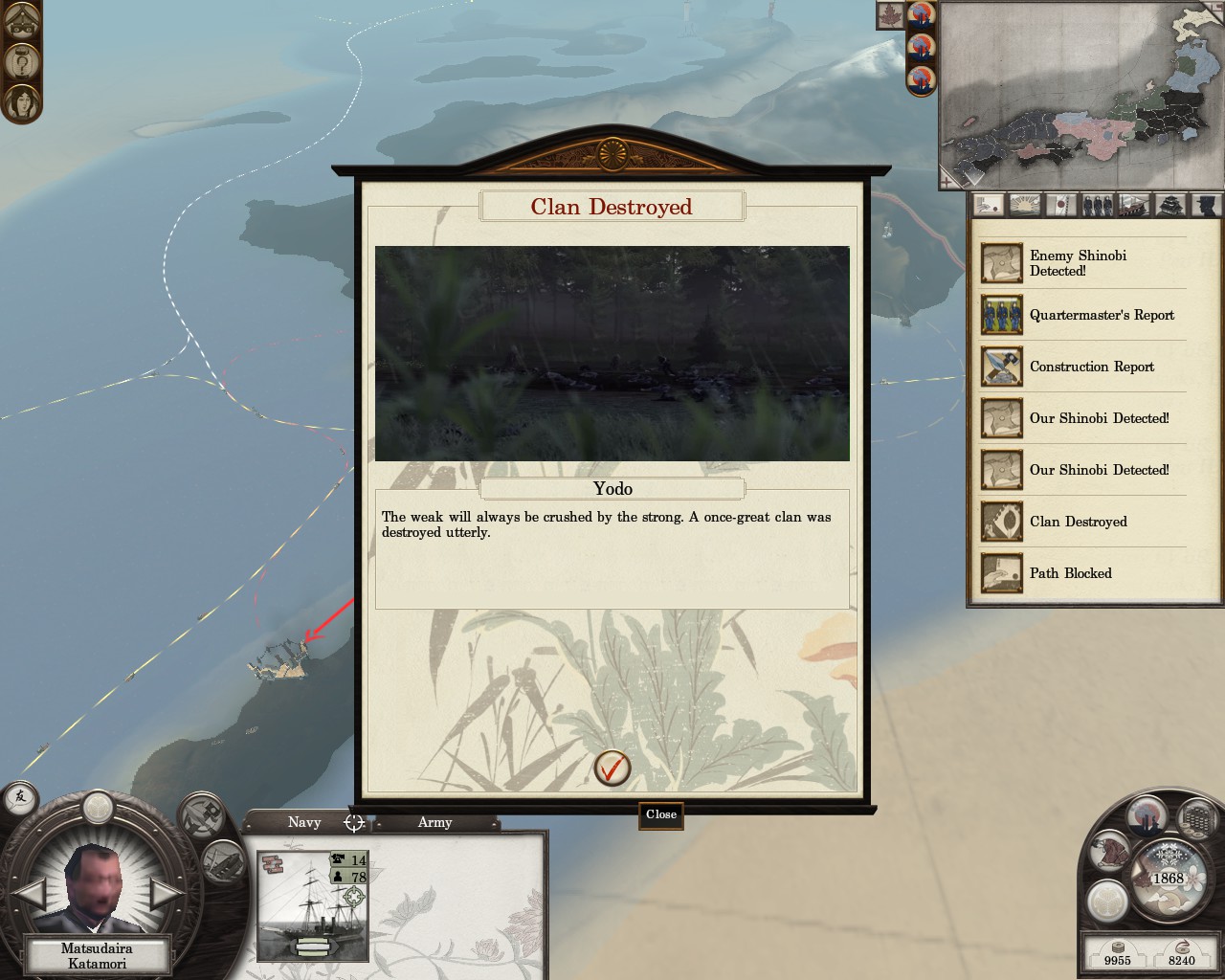Open the Enemy Shinobi Detected notification
Viewport: 1225px width, 980px height.
1080,263
